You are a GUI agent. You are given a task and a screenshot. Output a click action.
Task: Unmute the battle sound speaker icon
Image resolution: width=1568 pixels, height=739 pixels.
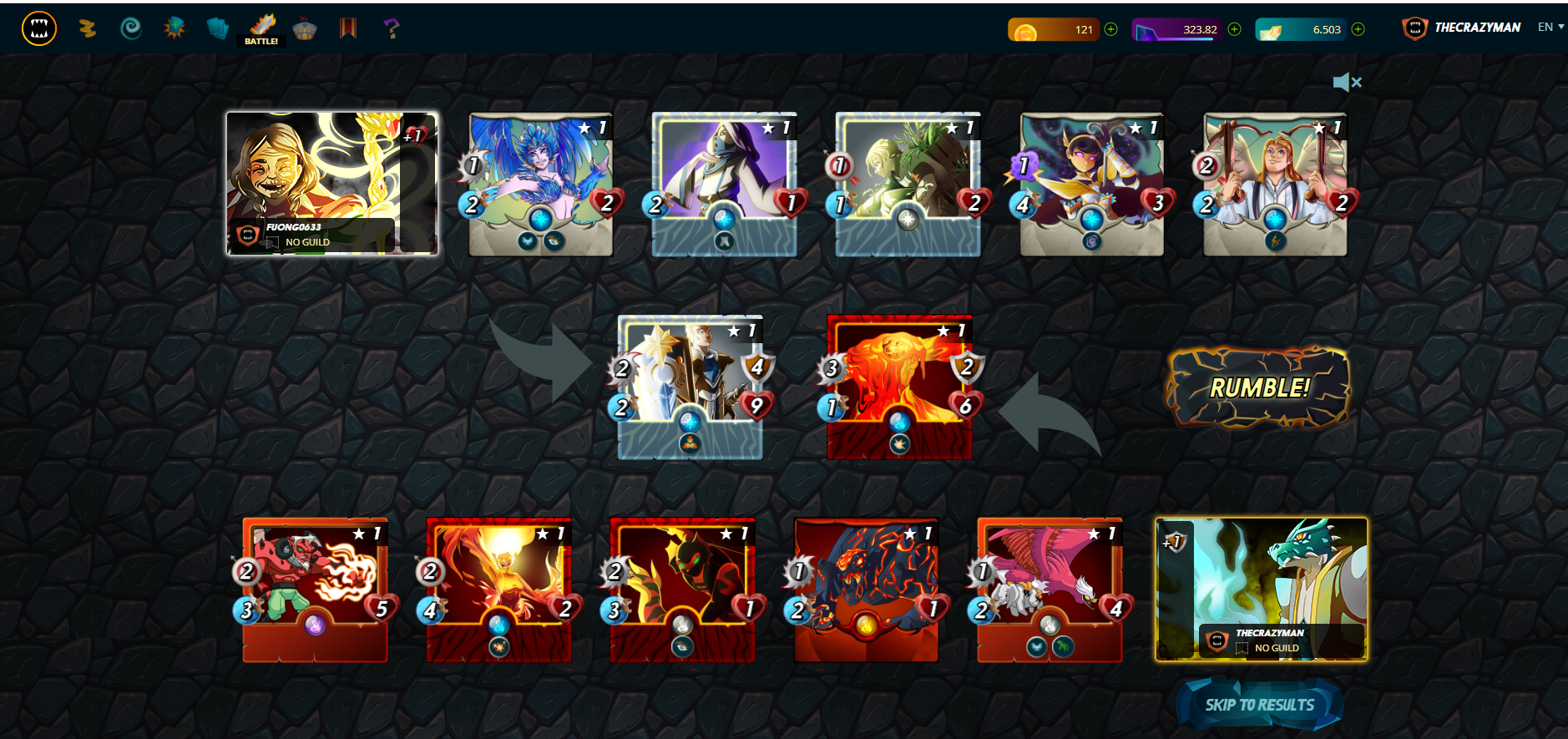(x=1348, y=82)
